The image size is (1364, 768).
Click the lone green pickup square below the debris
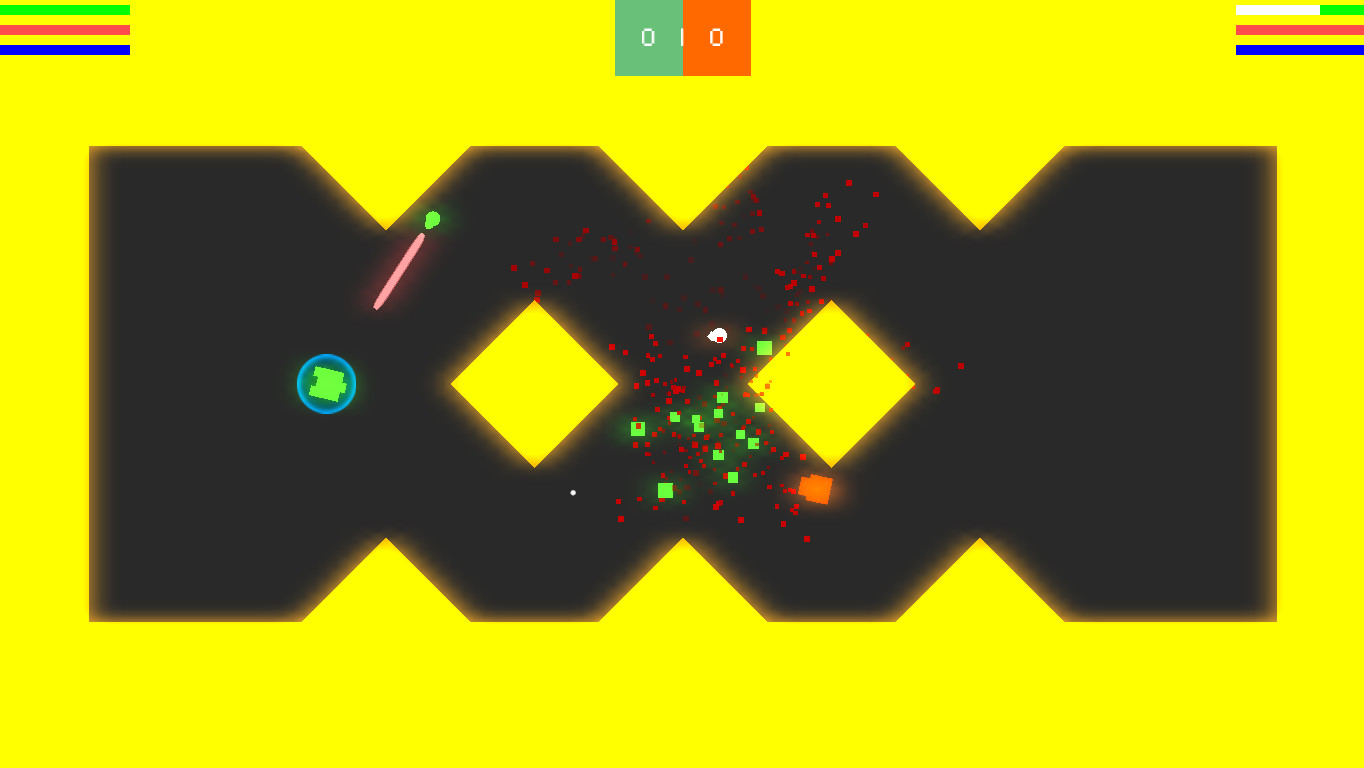pyautogui.click(x=665, y=489)
